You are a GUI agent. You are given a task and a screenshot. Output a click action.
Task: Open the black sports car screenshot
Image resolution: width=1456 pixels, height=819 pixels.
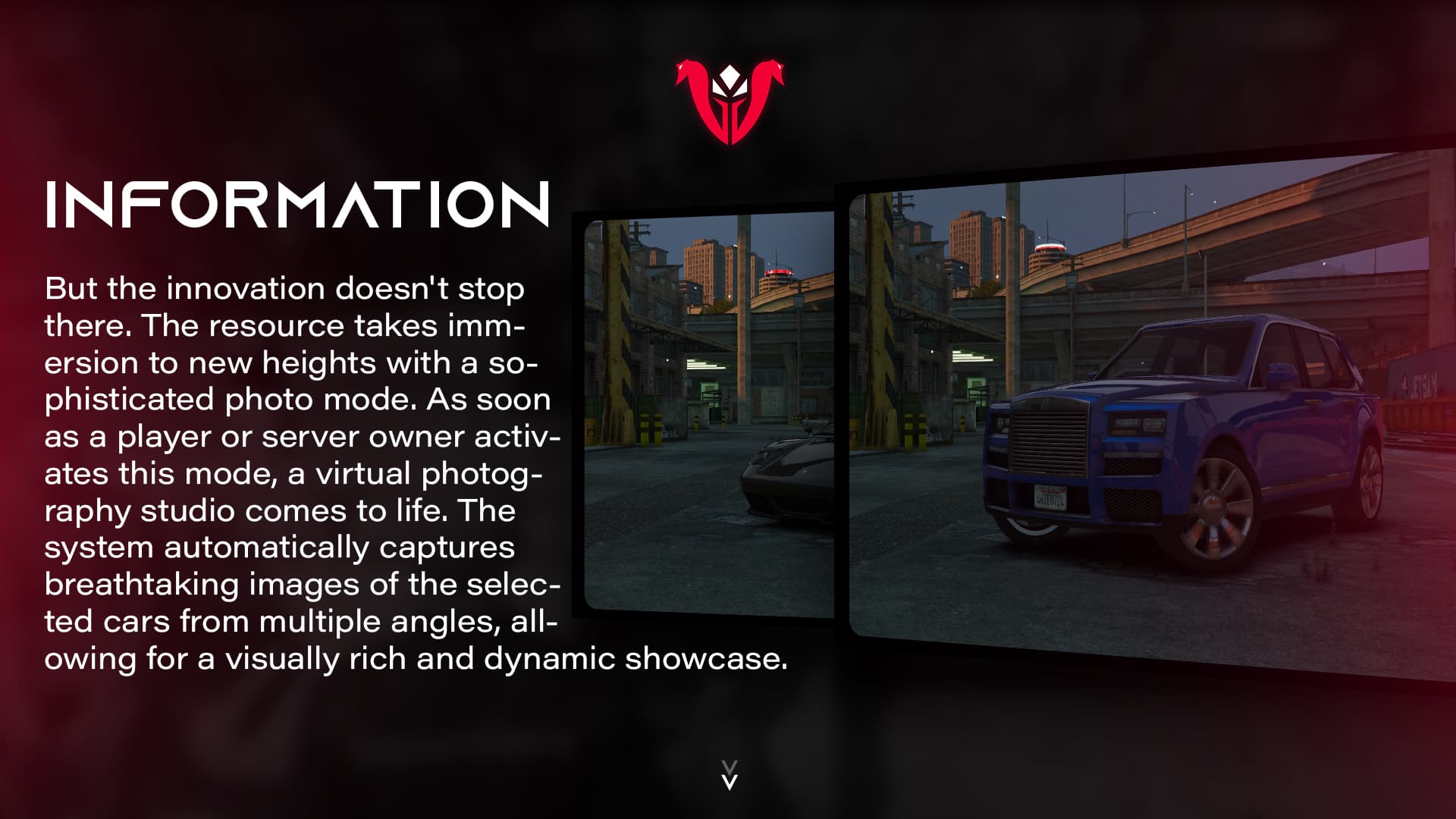tap(709, 416)
